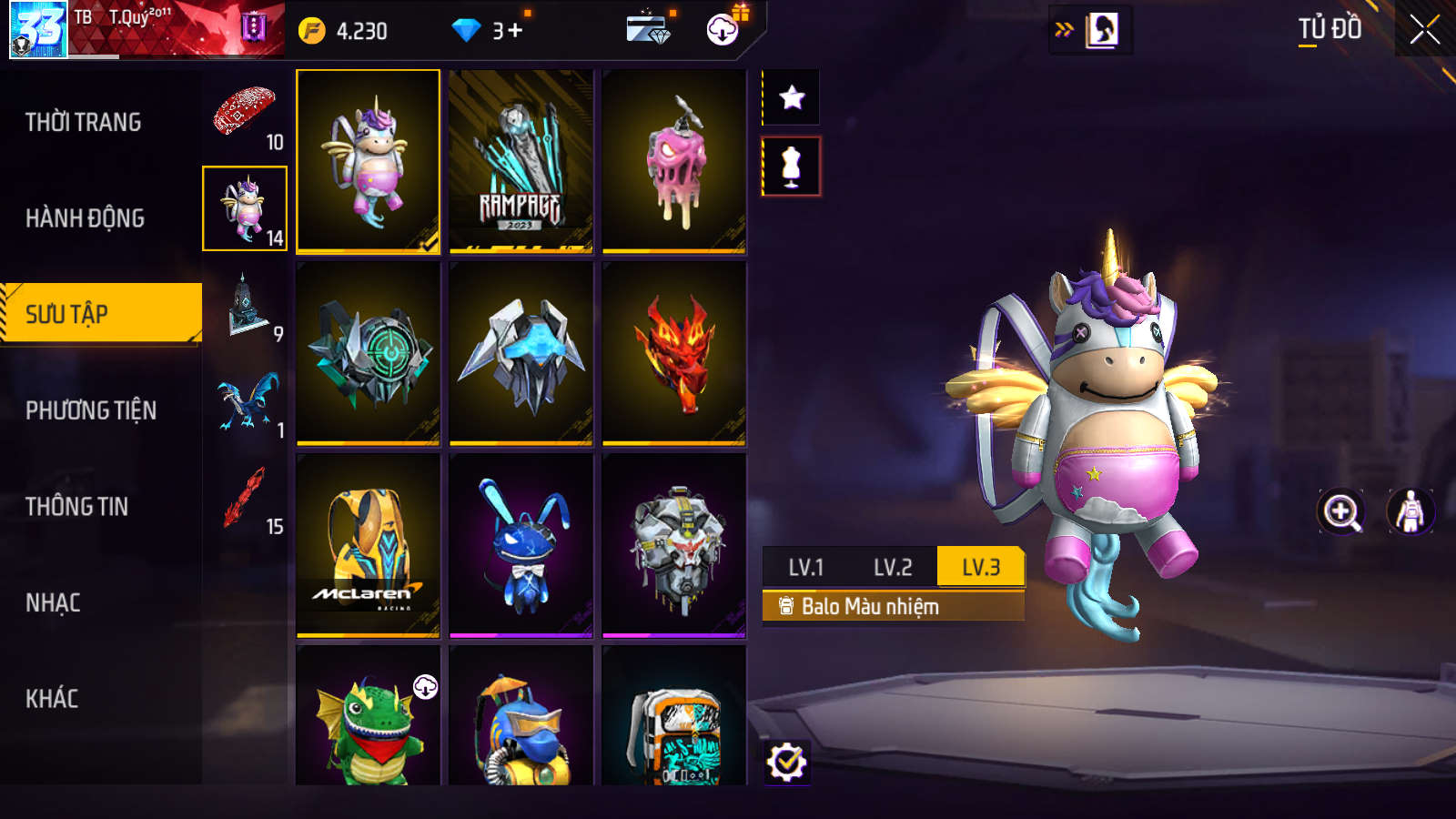Pick the pink dripping skull backpack
Image resolution: width=1456 pixels, height=819 pixels.
tap(673, 161)
